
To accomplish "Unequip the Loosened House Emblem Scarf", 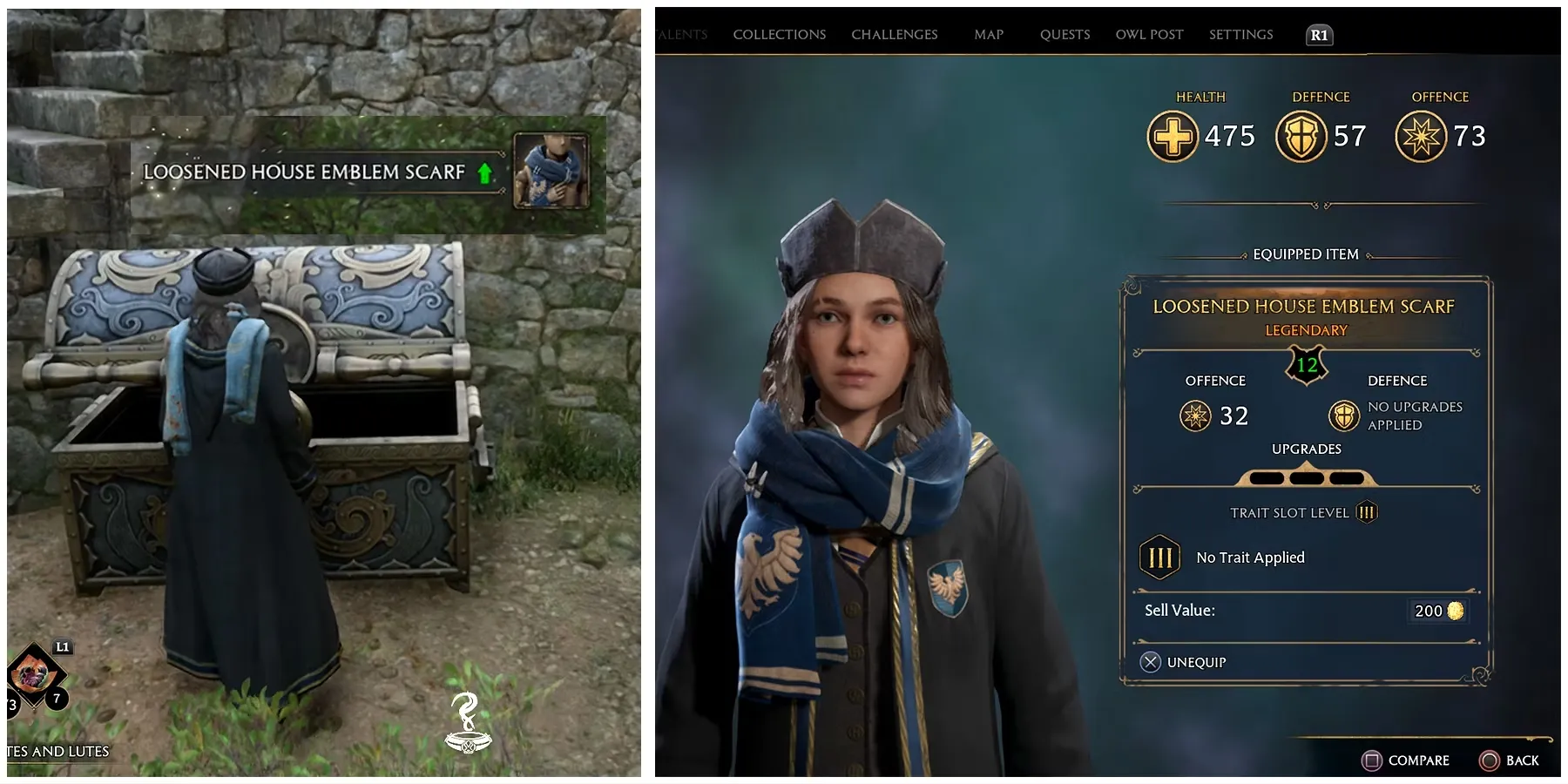I will (x=1183, y=662).
